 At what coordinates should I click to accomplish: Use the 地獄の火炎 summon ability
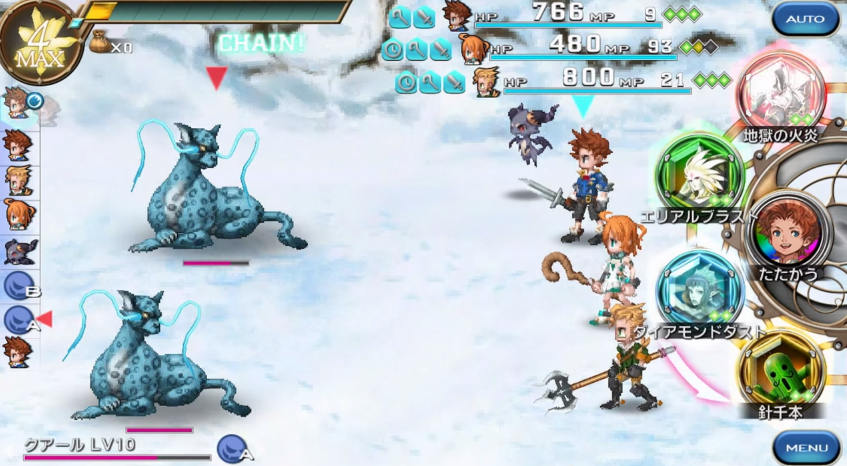tap(780, 93)
